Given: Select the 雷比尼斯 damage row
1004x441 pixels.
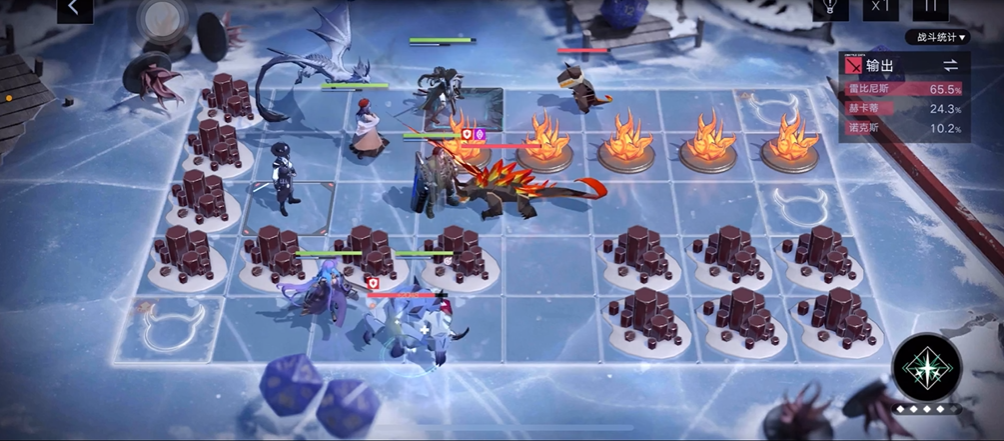Looking at the screenshot, I should point(903,89).
